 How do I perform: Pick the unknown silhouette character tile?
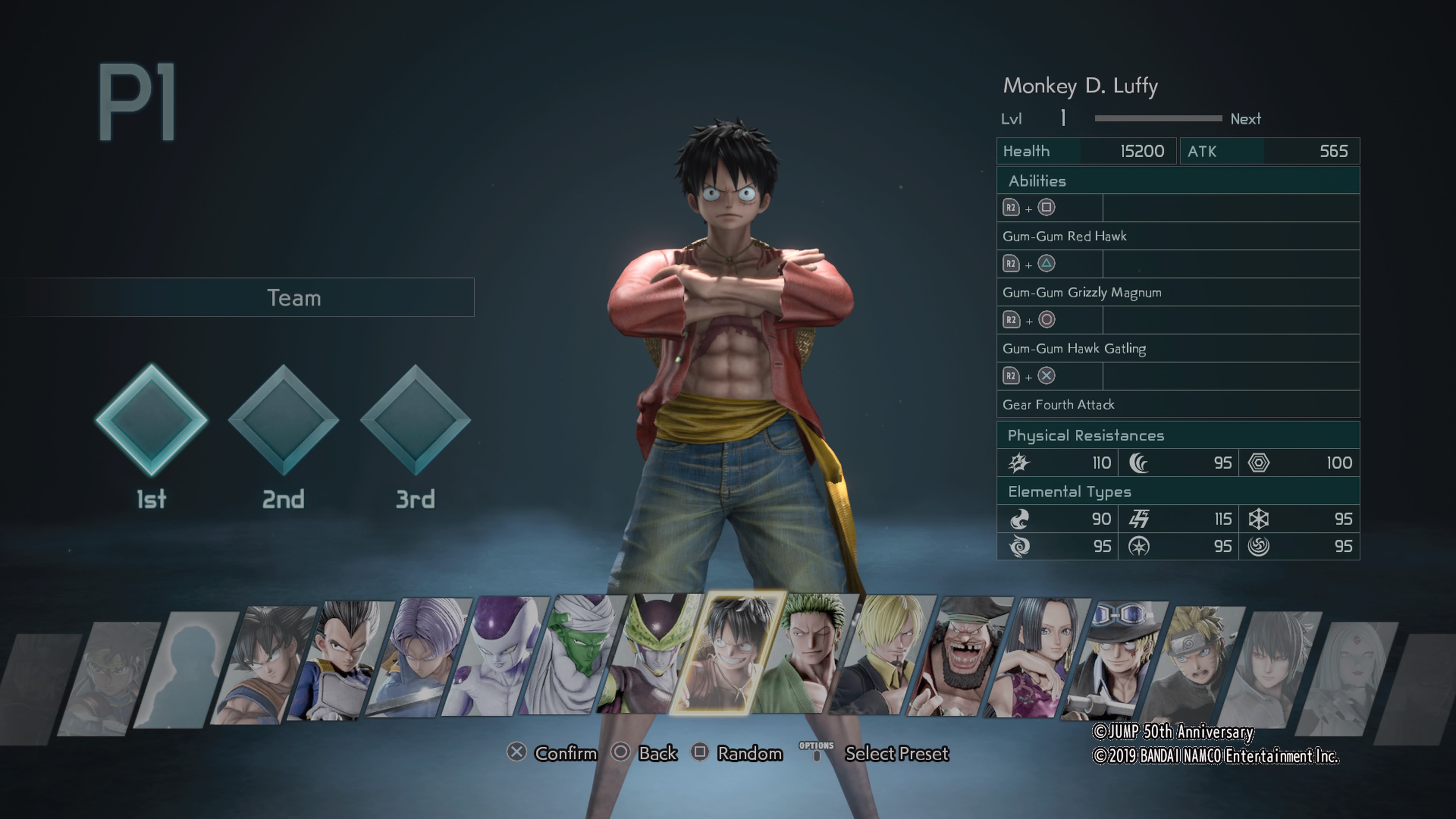tap(187, 670)
